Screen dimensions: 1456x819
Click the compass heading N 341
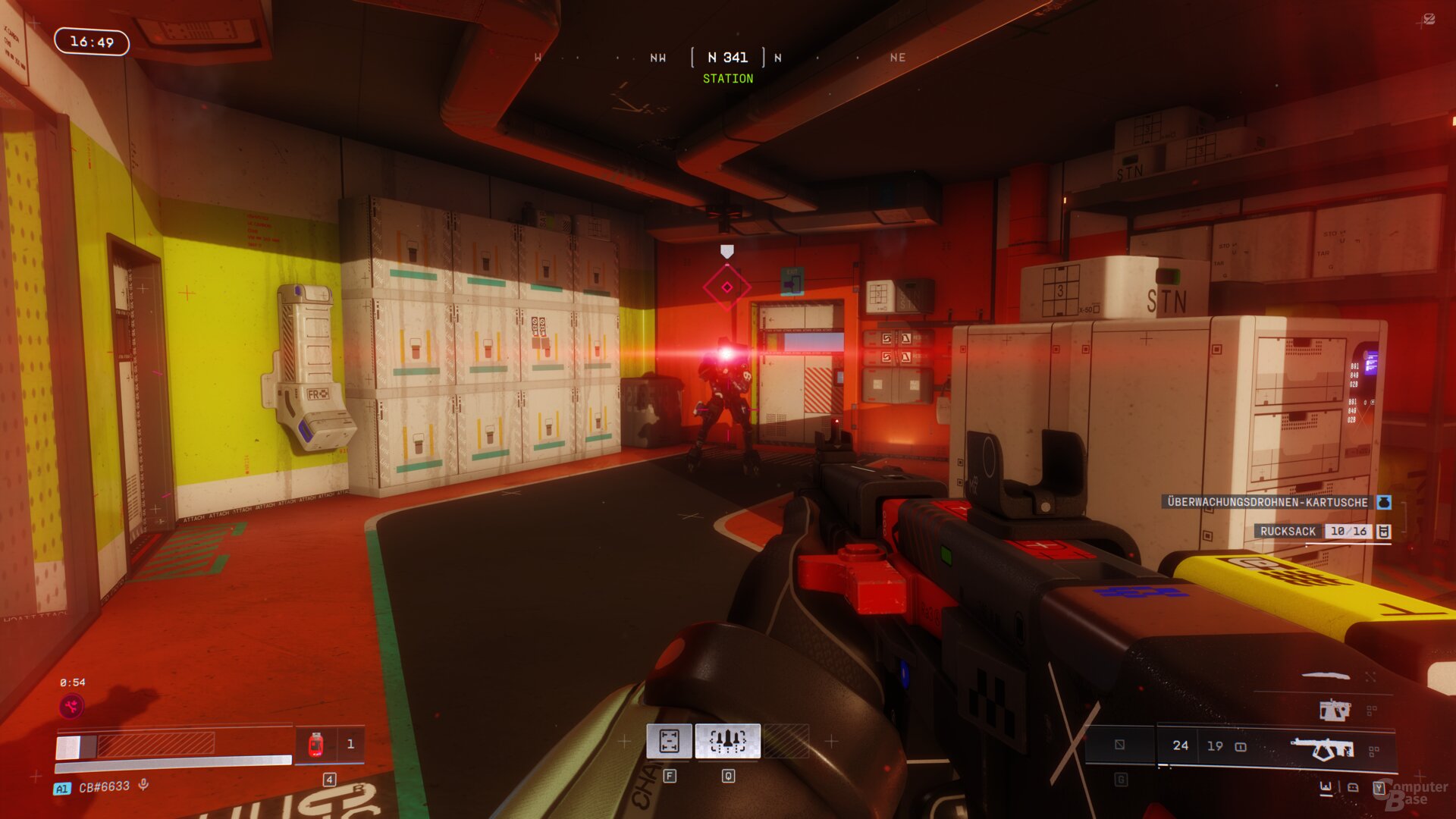tap(727, 58)
